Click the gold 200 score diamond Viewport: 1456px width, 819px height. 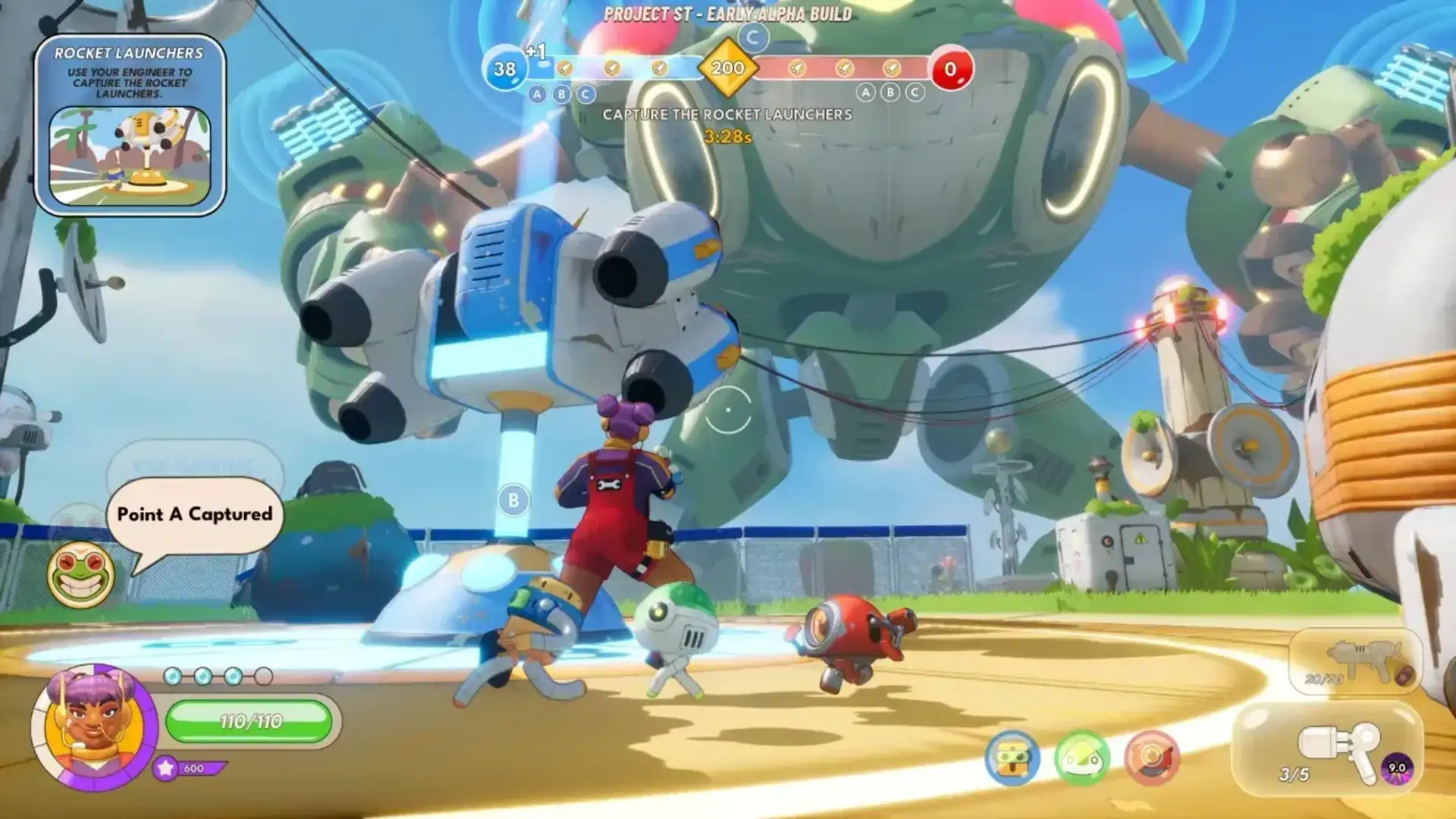pyautogui.click(x=727, y=68)
